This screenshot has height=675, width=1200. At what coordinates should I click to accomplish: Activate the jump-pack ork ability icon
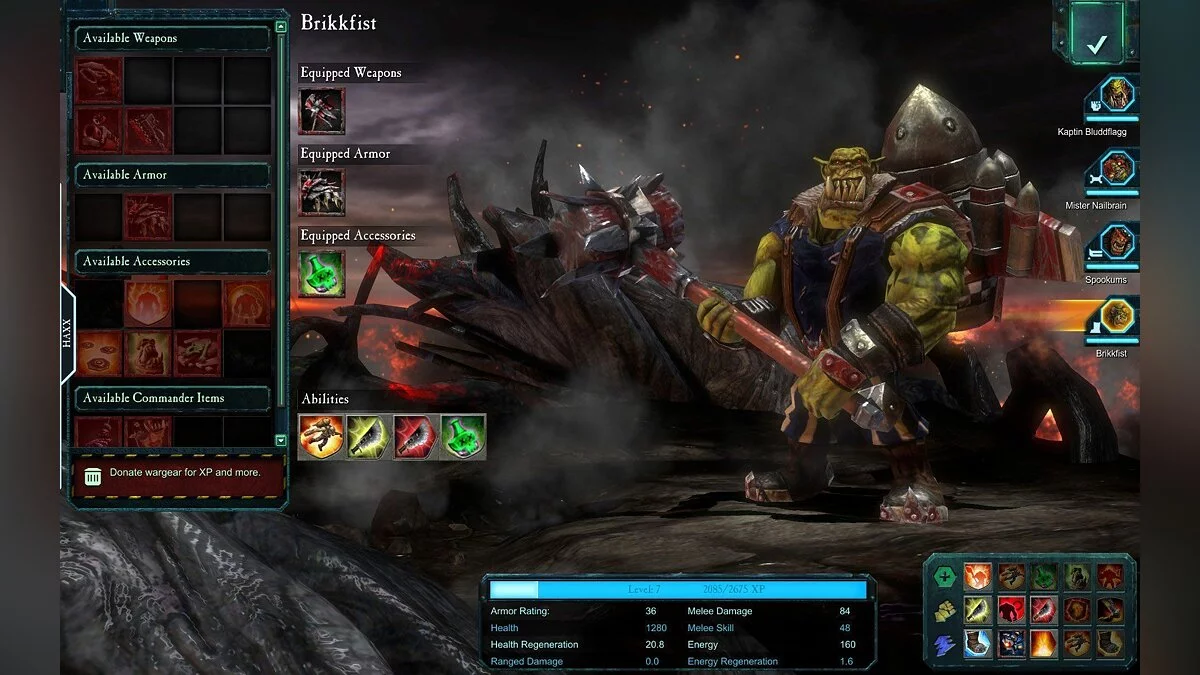coord(322,437)
